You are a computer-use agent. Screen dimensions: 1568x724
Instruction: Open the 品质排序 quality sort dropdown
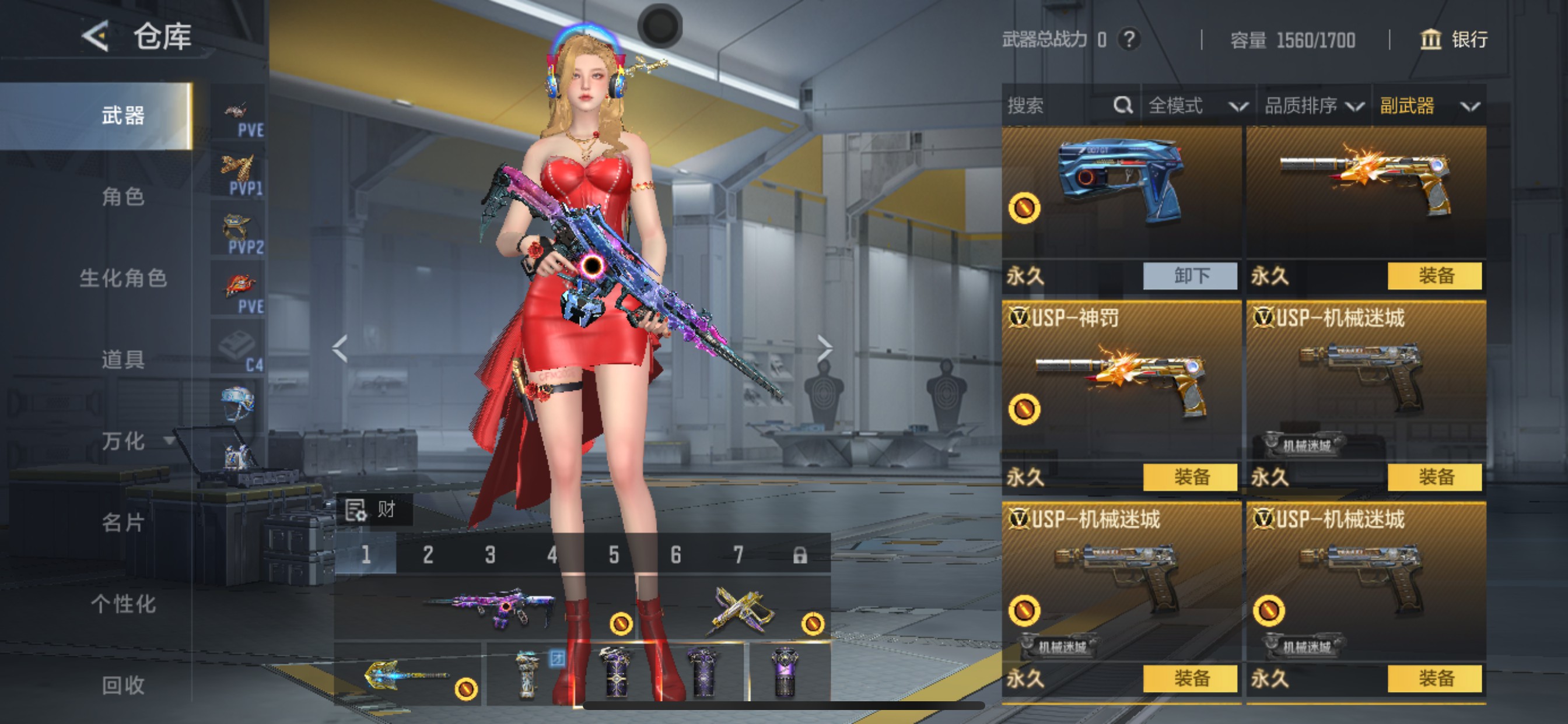pos(1313,106)
